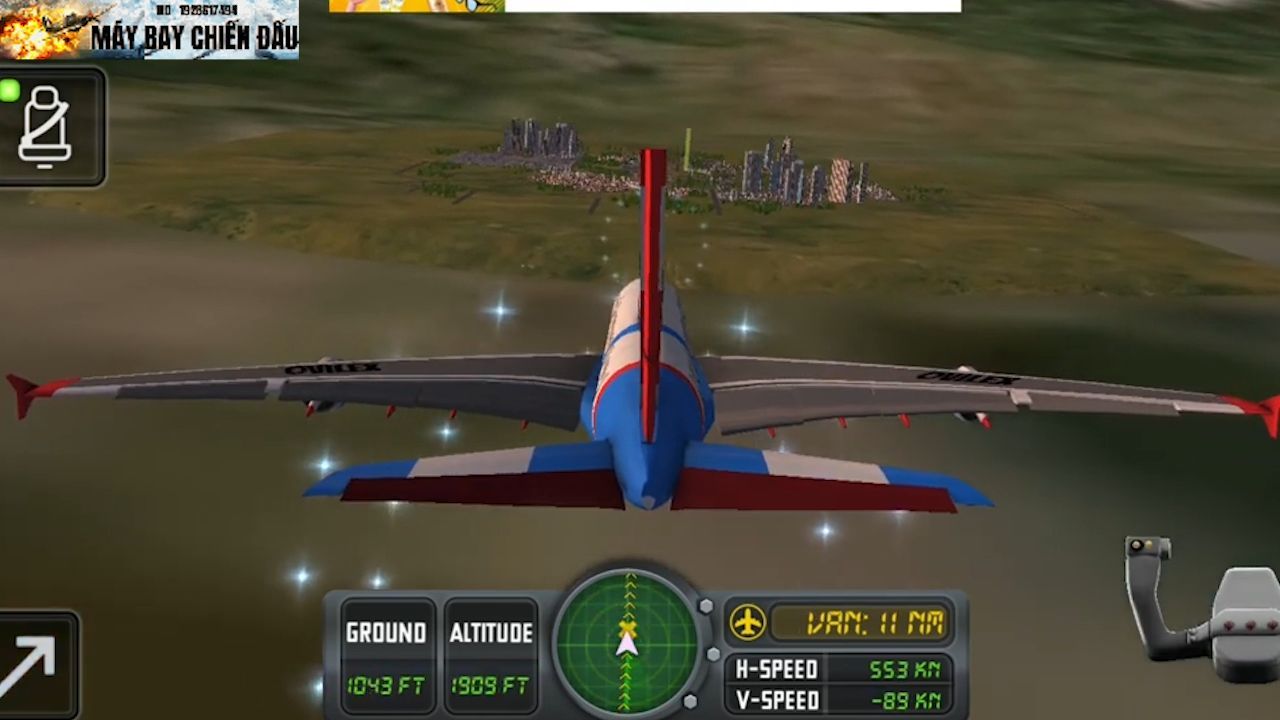
Task: Open the green radar display
Action: click(627, 640)
